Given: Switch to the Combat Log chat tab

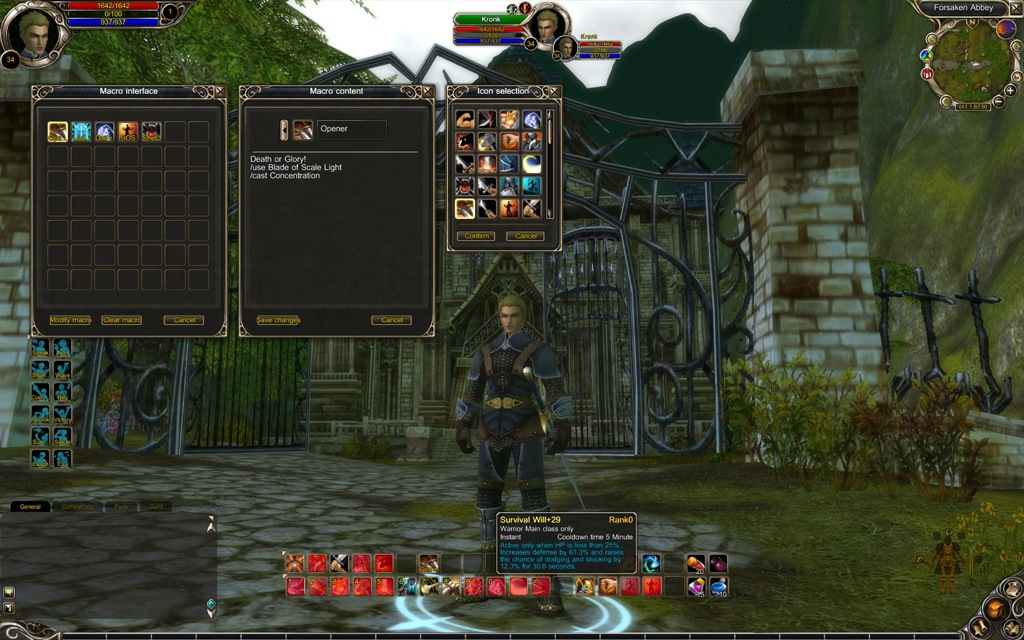Looking at the screenshot, I should pyautogui.click(x=78, y=507).
